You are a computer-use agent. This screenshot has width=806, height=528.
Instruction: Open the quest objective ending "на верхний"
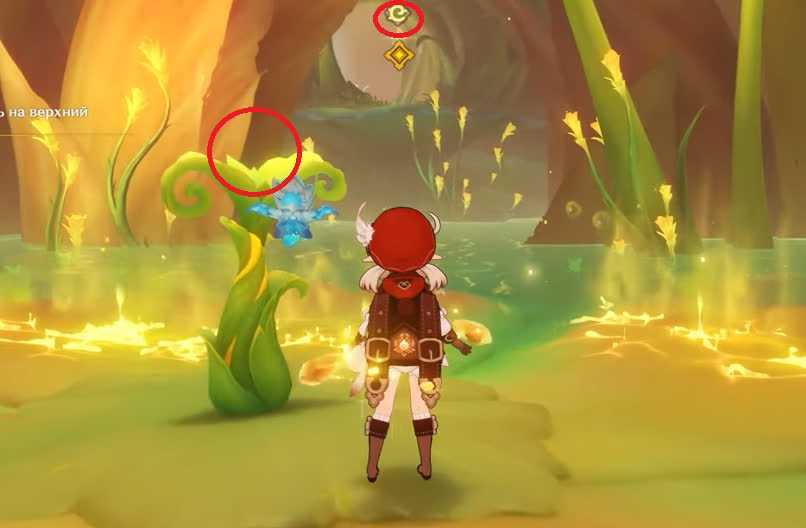tap(44, 113)
